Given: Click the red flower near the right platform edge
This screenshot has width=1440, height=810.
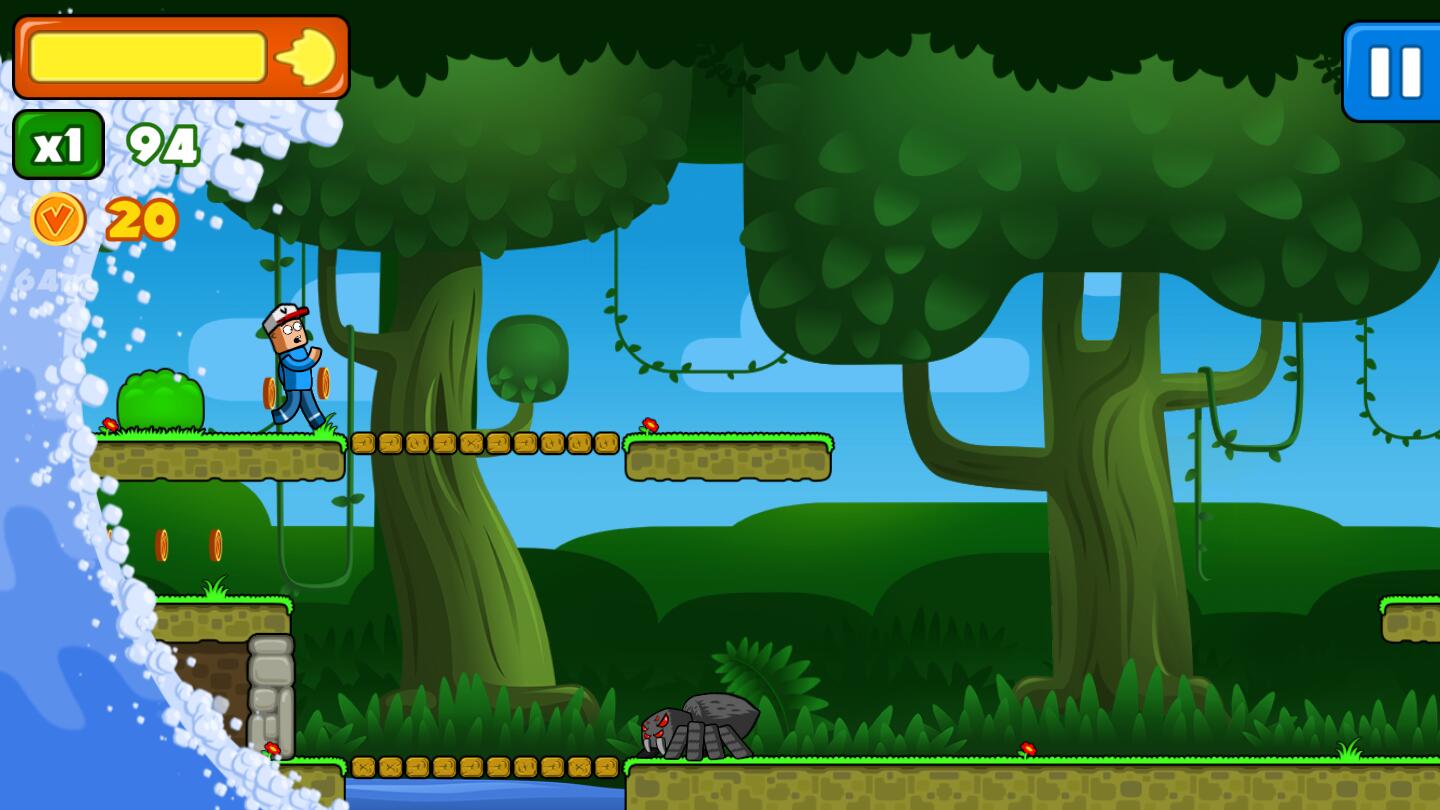Looking at the screenshot, I should point(648,425).
